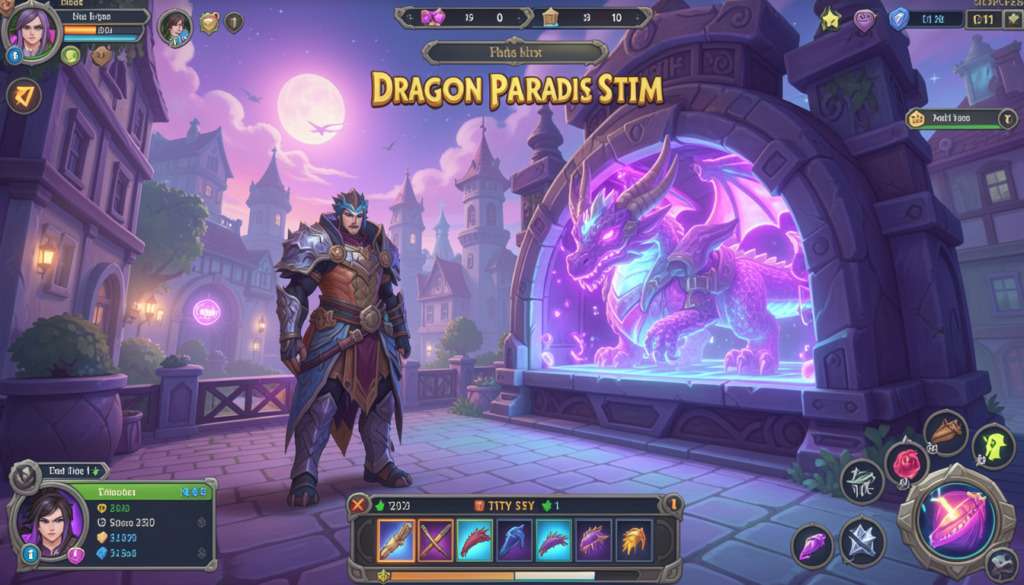Image resolution: width=1024 pixels, height=585 pixels.
Task: Select the wooden staff hotbar slot
Action: click(395, 540)
